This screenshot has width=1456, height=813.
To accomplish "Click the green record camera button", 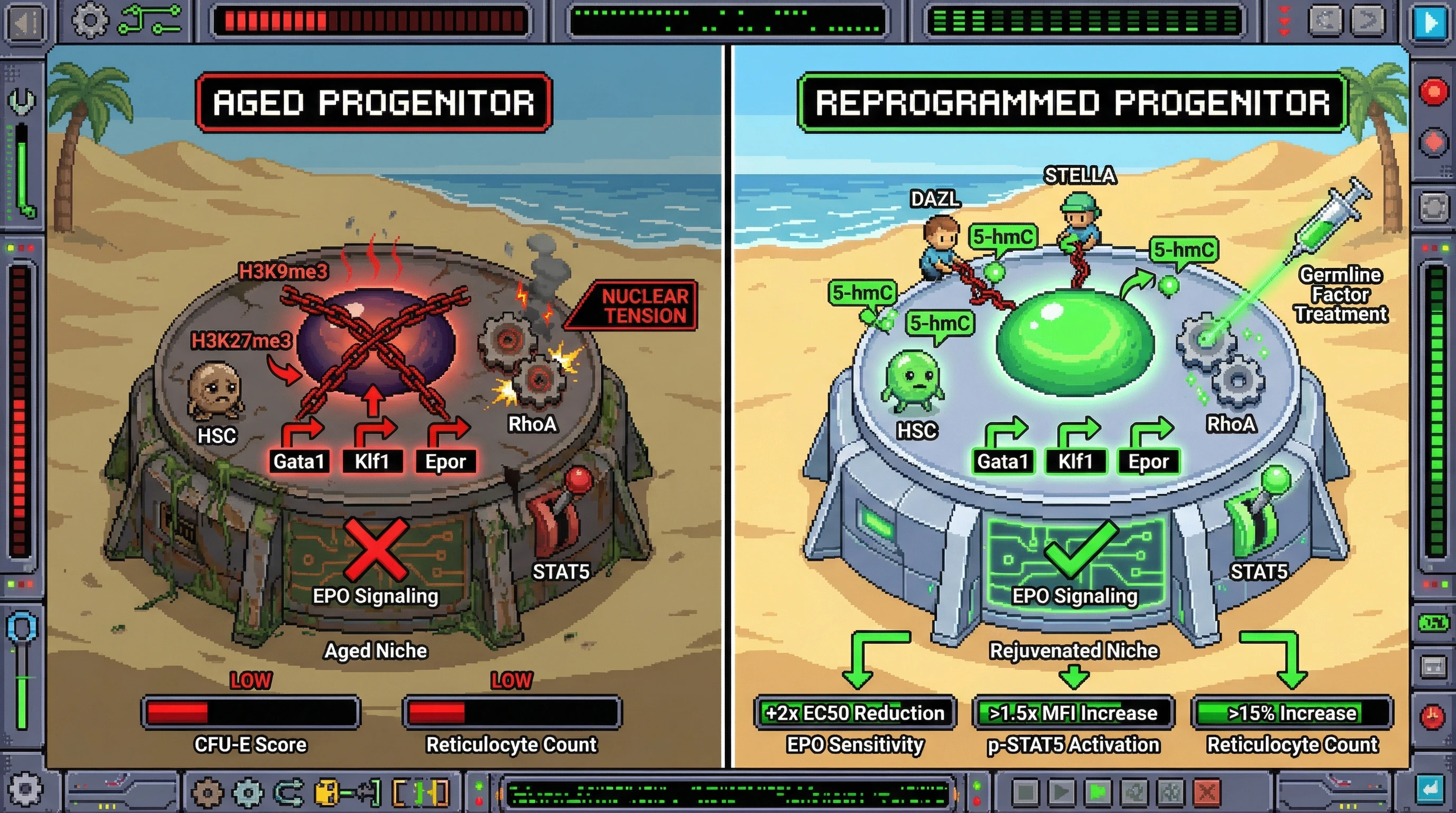I will click(x=1097, y=792).
